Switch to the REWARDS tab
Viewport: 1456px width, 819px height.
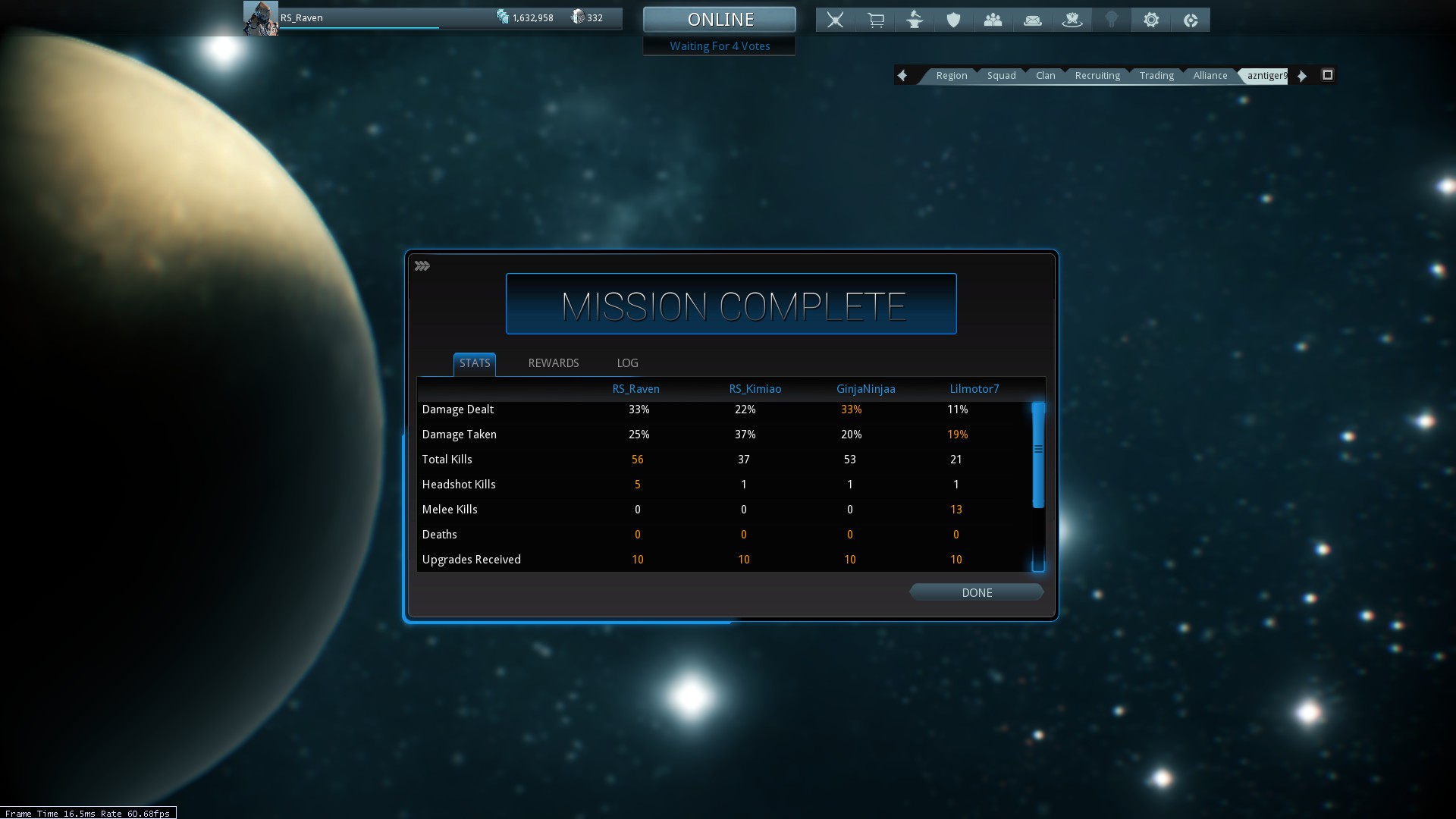tap(553, 363)
